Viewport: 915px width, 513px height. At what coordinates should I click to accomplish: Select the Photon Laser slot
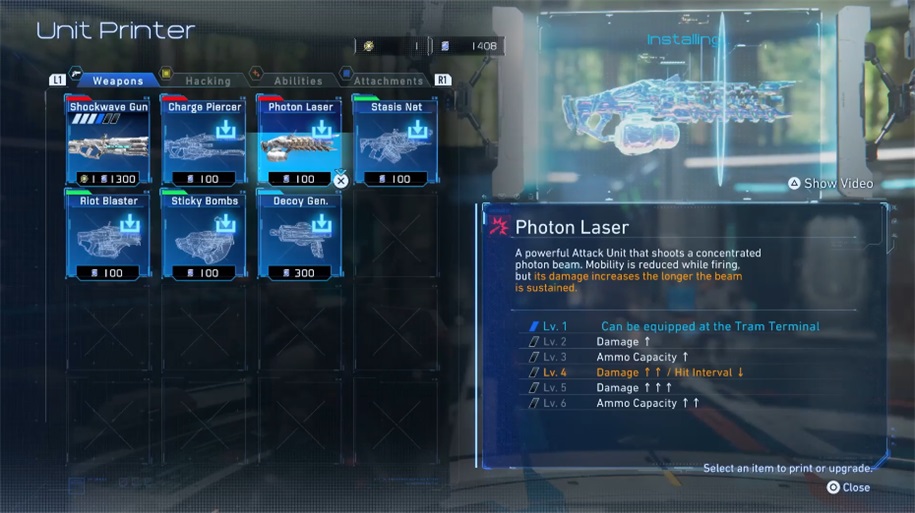pos(300,142)
